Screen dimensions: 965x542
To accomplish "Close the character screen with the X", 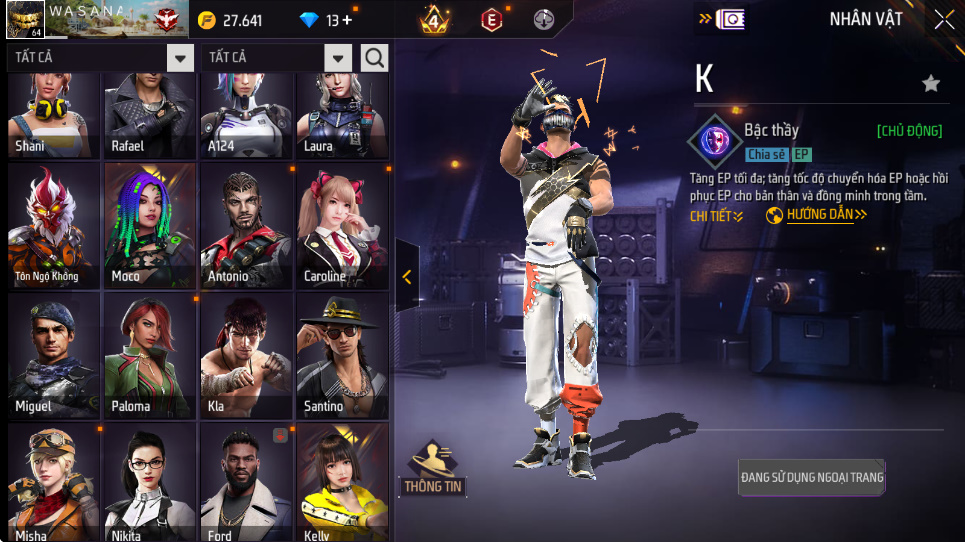I will coord(944,19).
